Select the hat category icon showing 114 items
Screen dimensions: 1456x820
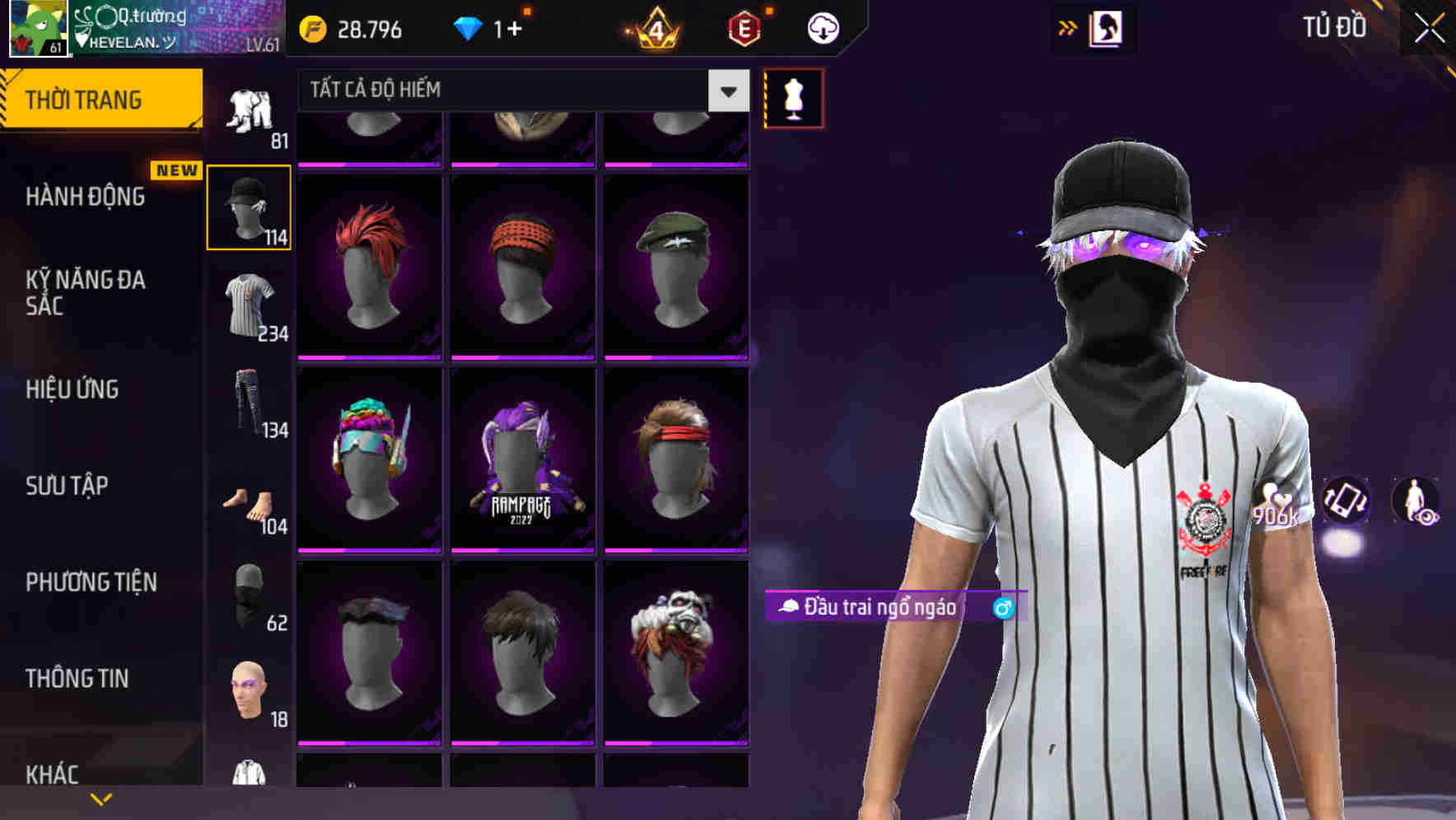coord(249,210)
